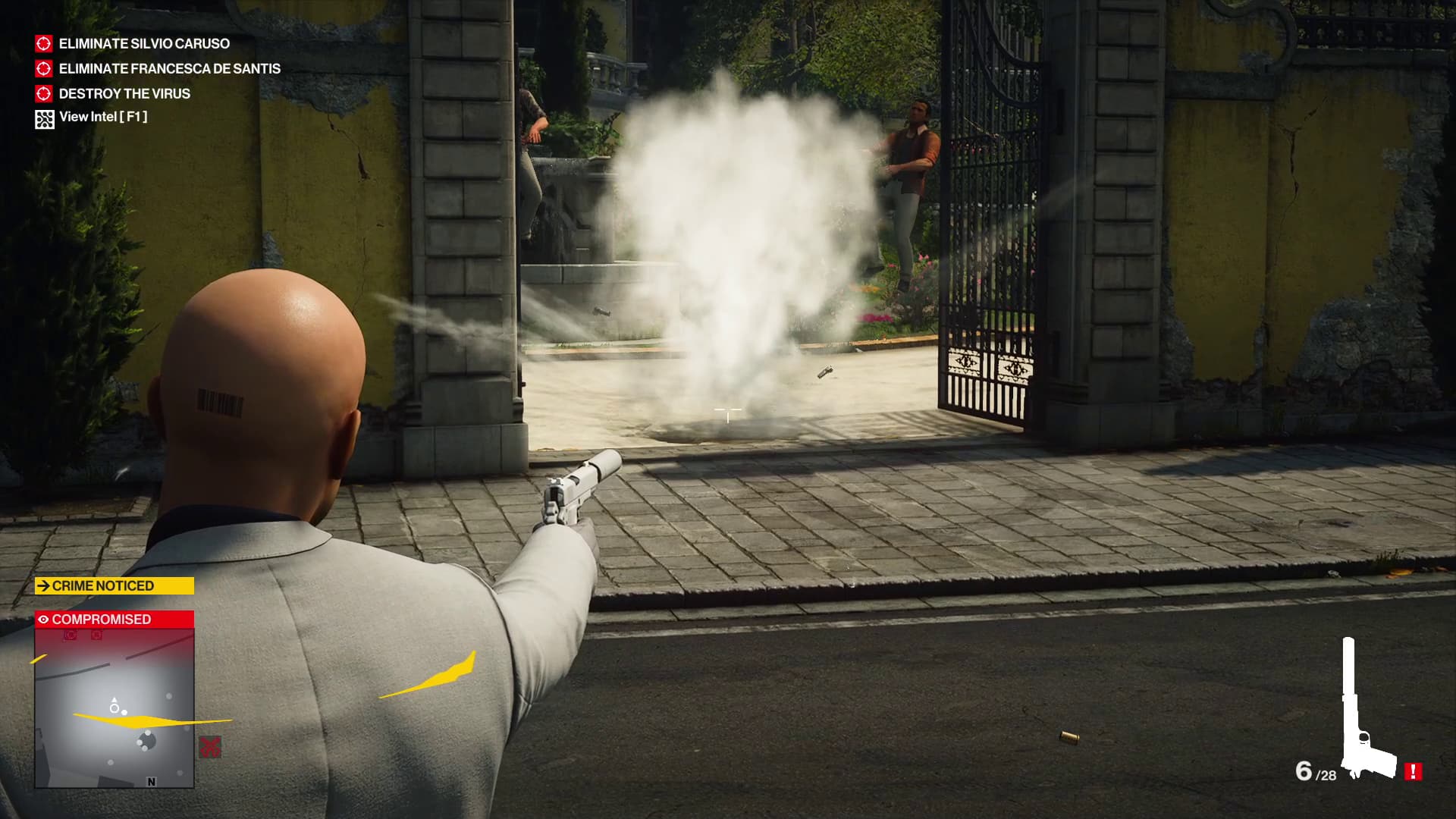This screenshot has height=819, width=1456.
Task: Select the Eliminate Silvio Caruso objective
Action: click(x=144, y=44)
